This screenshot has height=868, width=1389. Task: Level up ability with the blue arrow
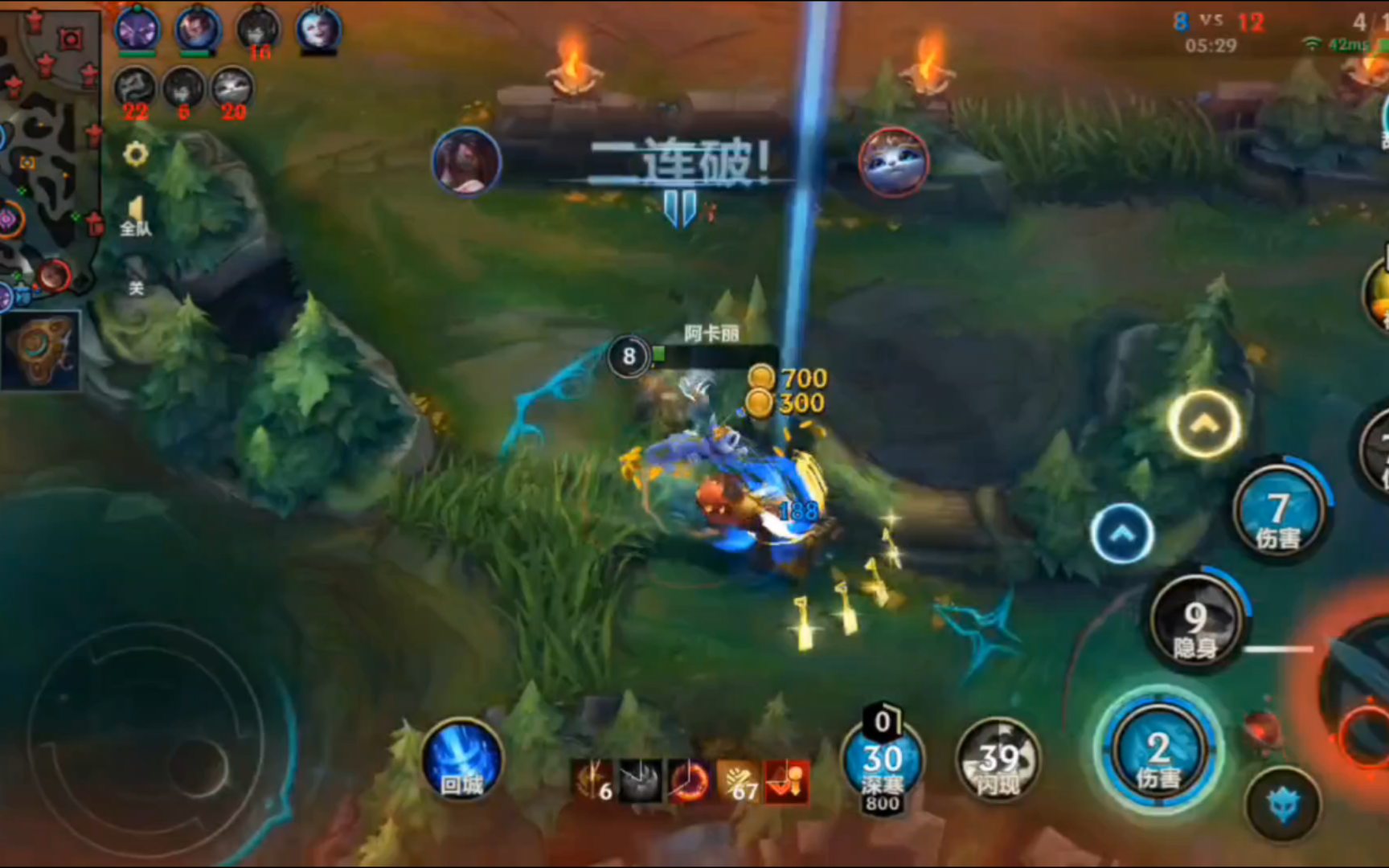(1122, 534)
